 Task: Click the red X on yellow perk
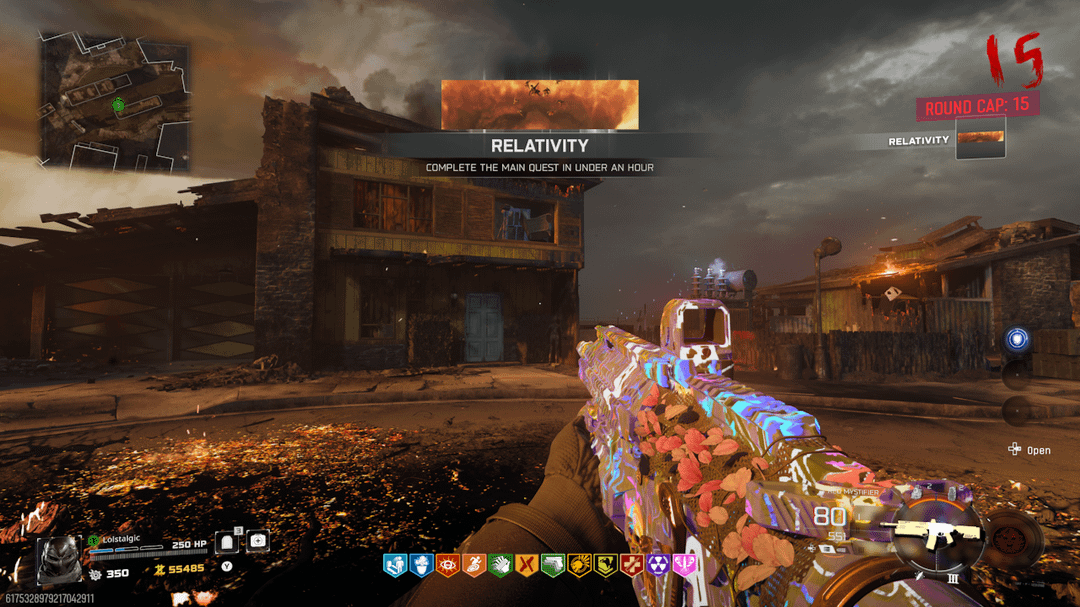coord(525,566)
